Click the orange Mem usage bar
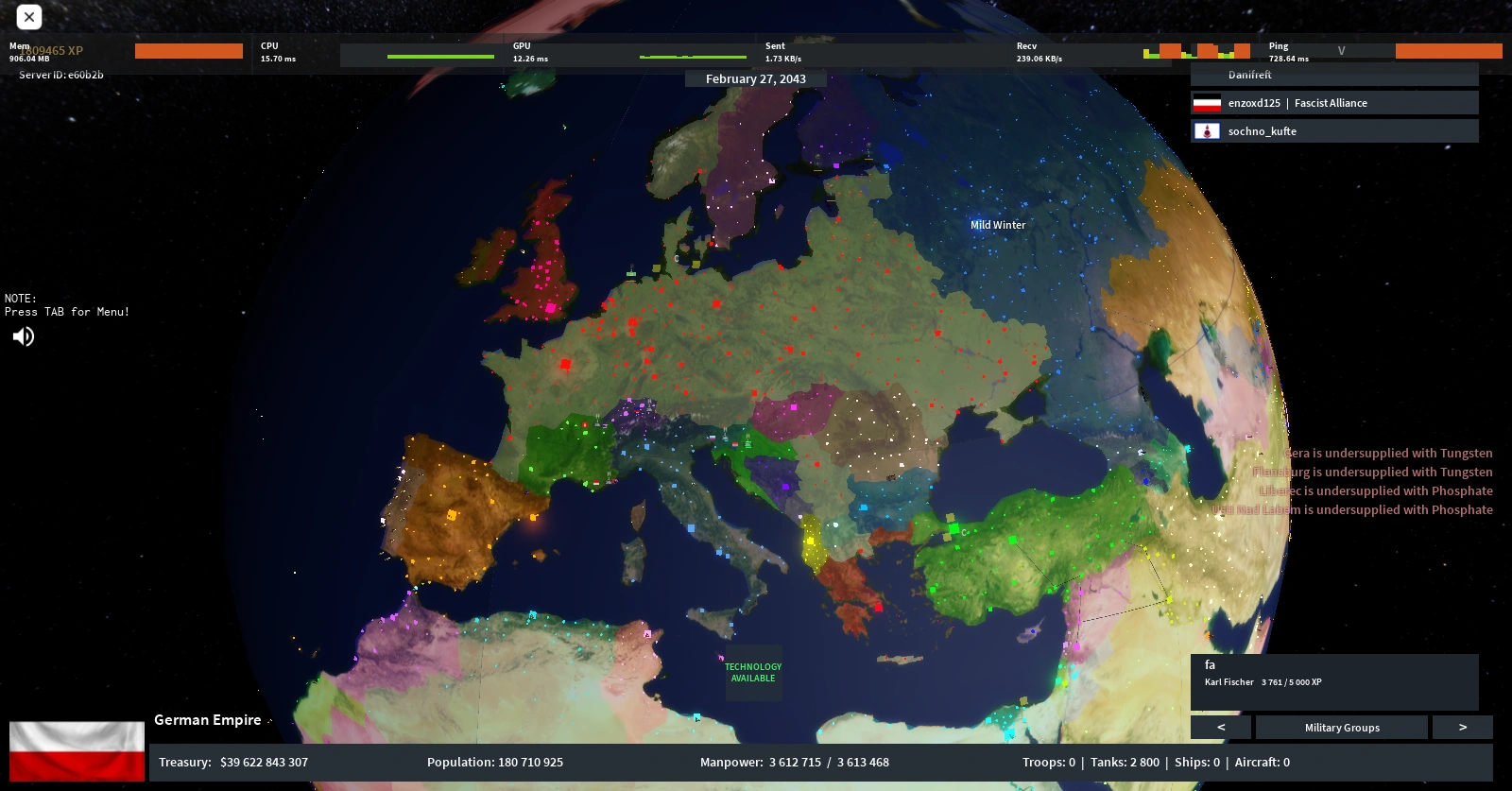The image size is (1512, 791). pyautogui.click(x=189, y=51)
